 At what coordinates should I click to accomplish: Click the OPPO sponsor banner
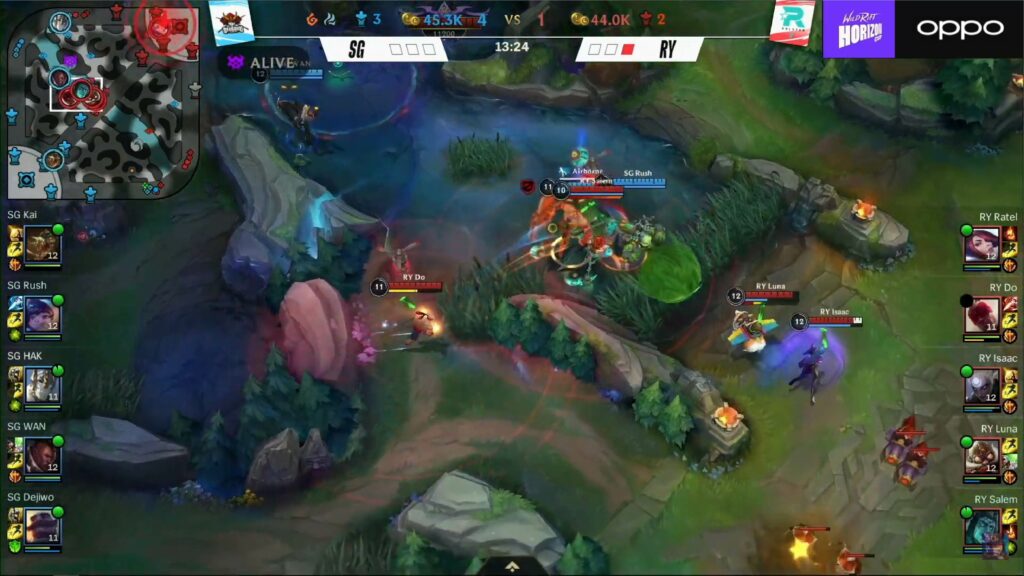click(x=959, y=28)
